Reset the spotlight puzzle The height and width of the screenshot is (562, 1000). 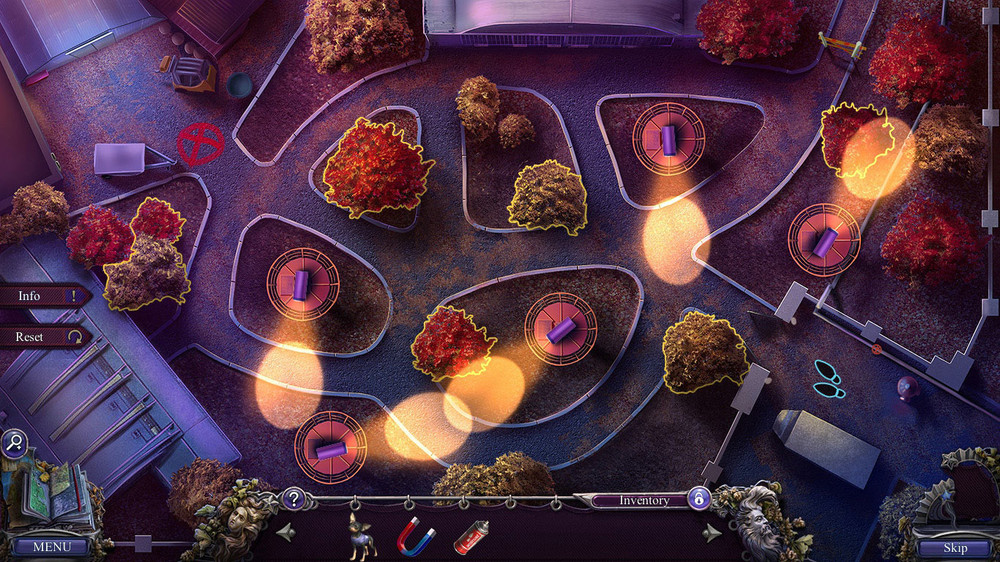point(40,337)
